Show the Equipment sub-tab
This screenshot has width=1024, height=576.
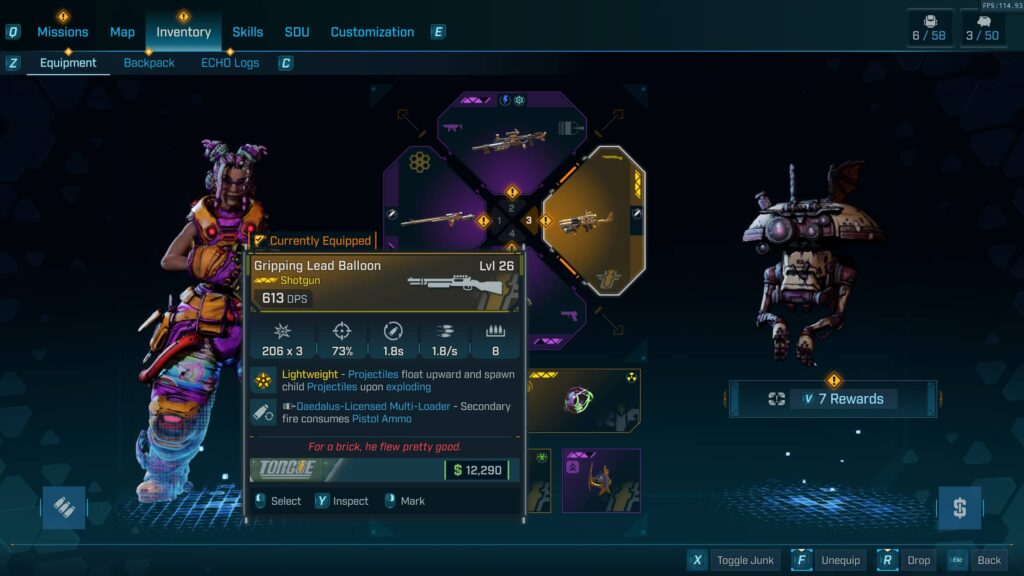(68, 63)
